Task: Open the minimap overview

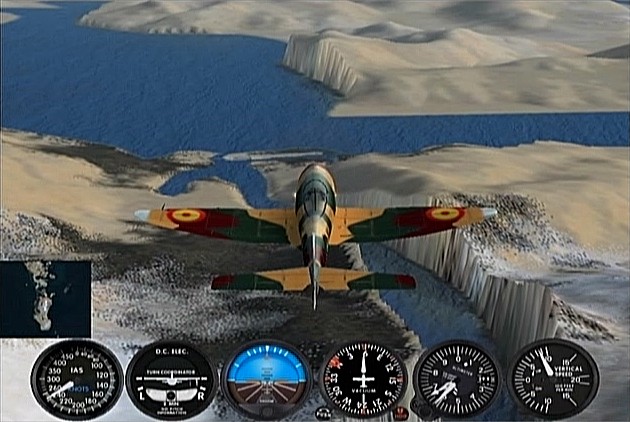Action: coord(46,298)
